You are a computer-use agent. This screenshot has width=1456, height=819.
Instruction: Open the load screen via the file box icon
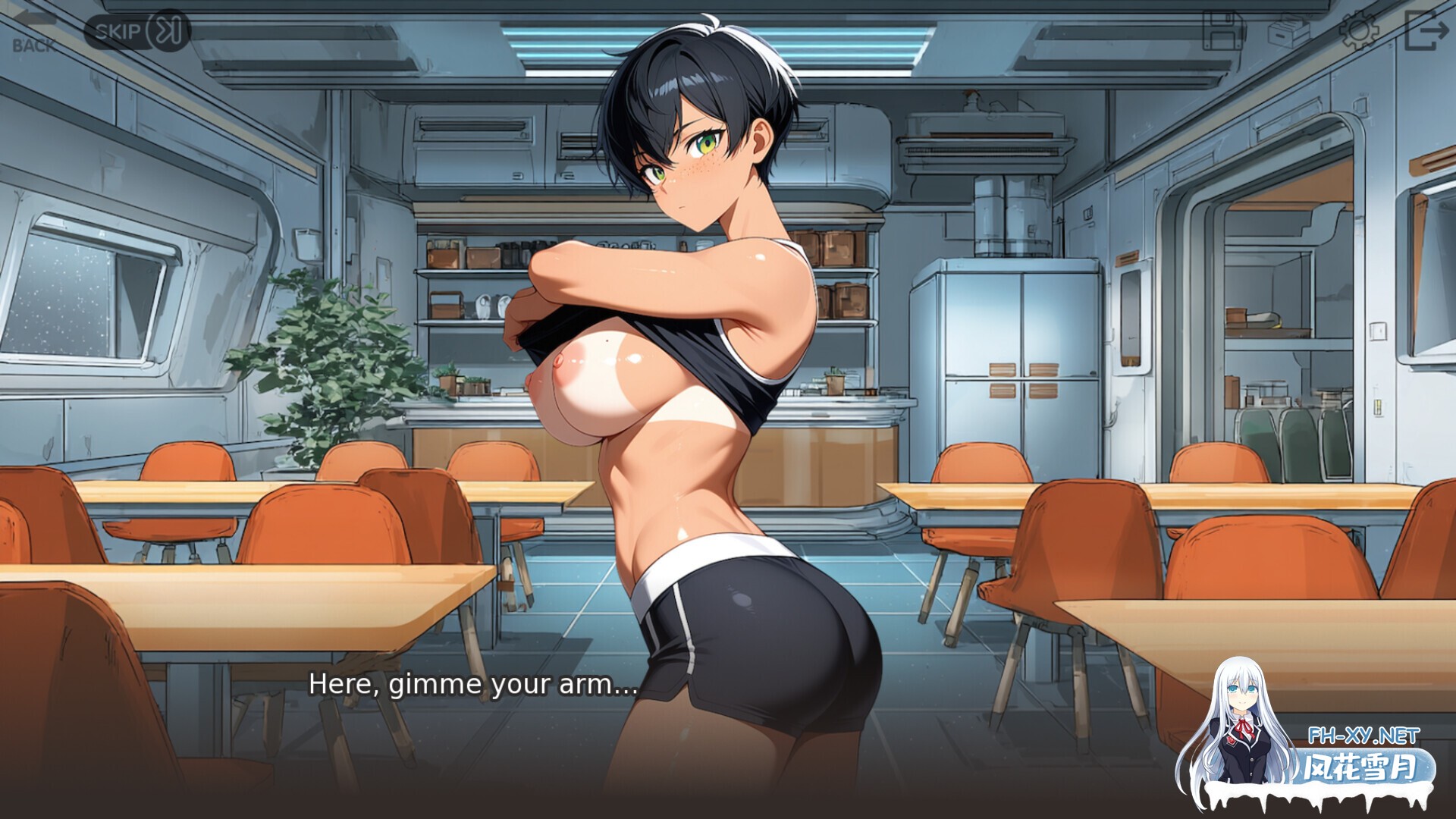1288,31
